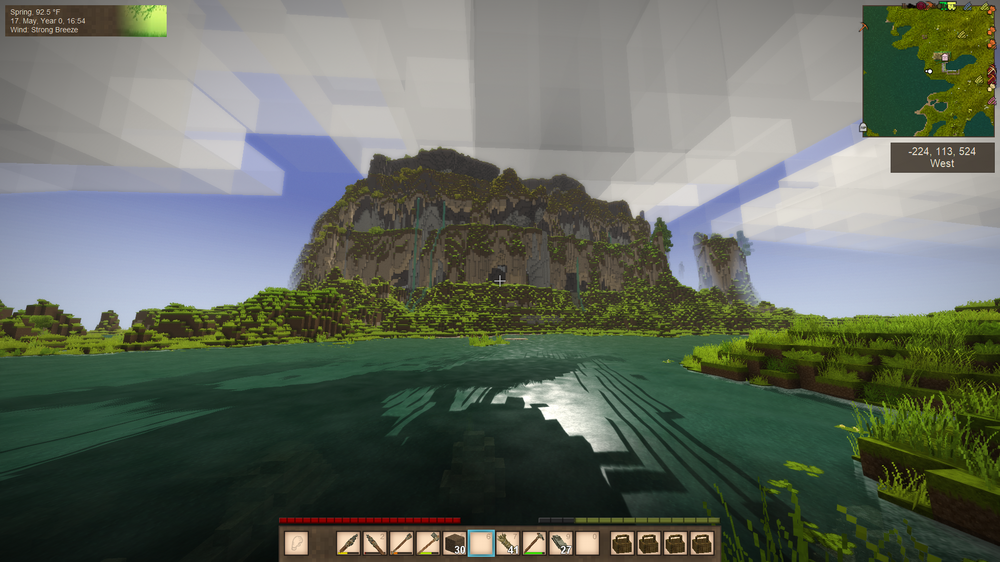Click the date and weather info panel
The width and height of the screenshot is (1000, 562).
click(85, 21)
